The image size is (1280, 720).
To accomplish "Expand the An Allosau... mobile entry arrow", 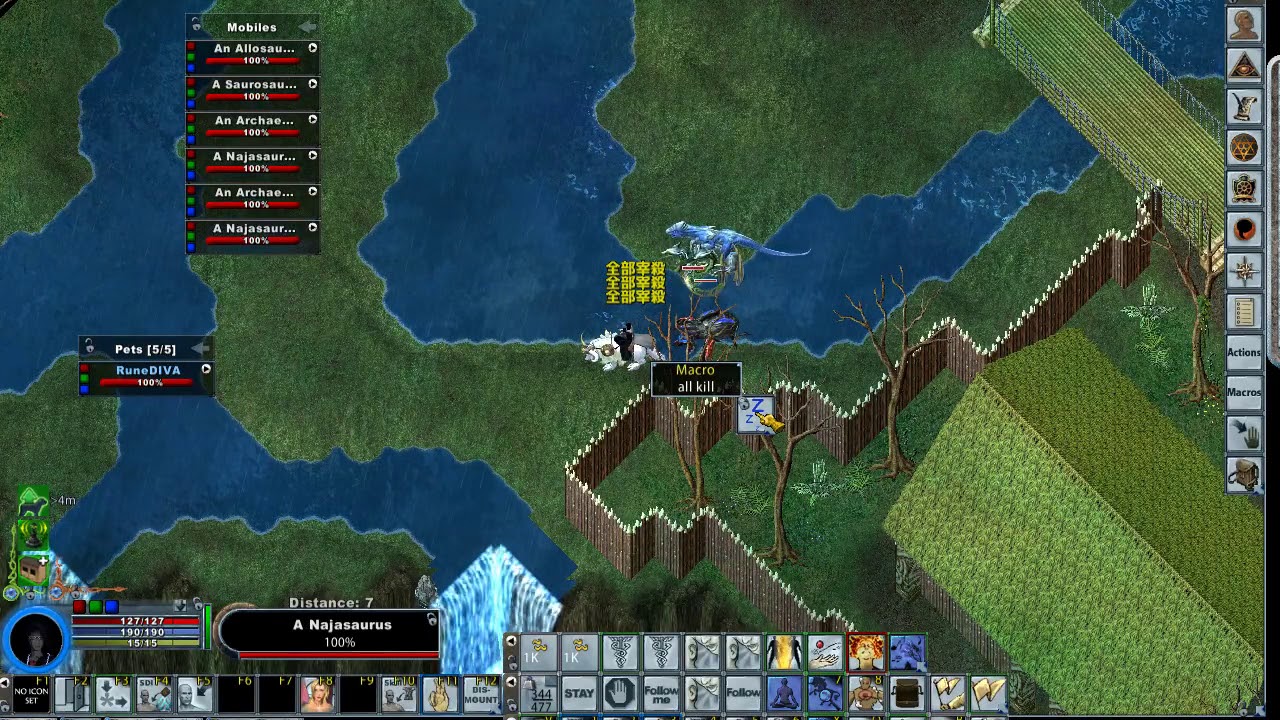I will (312, 47).
